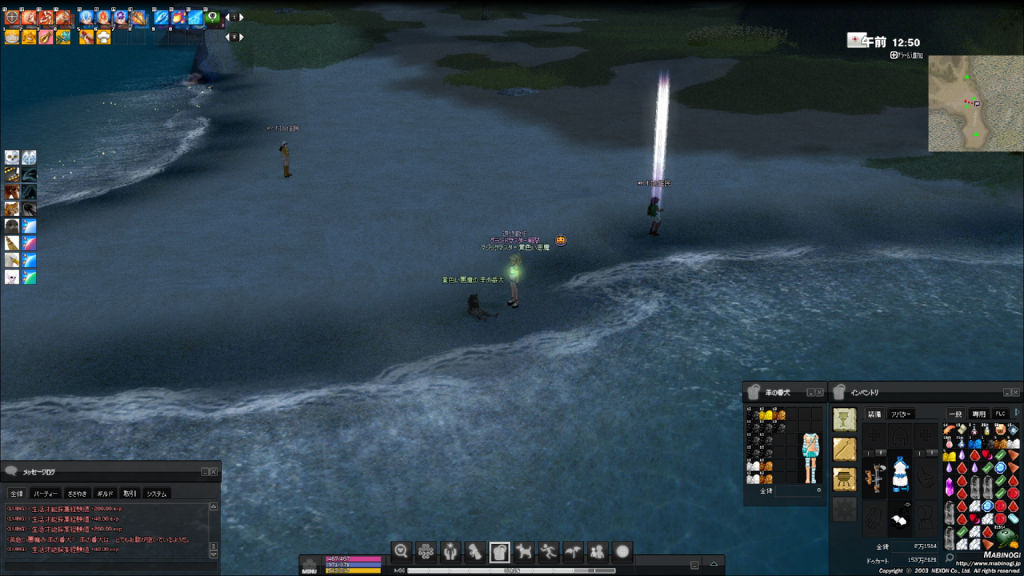Select the cooking pot bag icon
The width and height of the screenshot is (1024, 576).
(x=845, y=478)
